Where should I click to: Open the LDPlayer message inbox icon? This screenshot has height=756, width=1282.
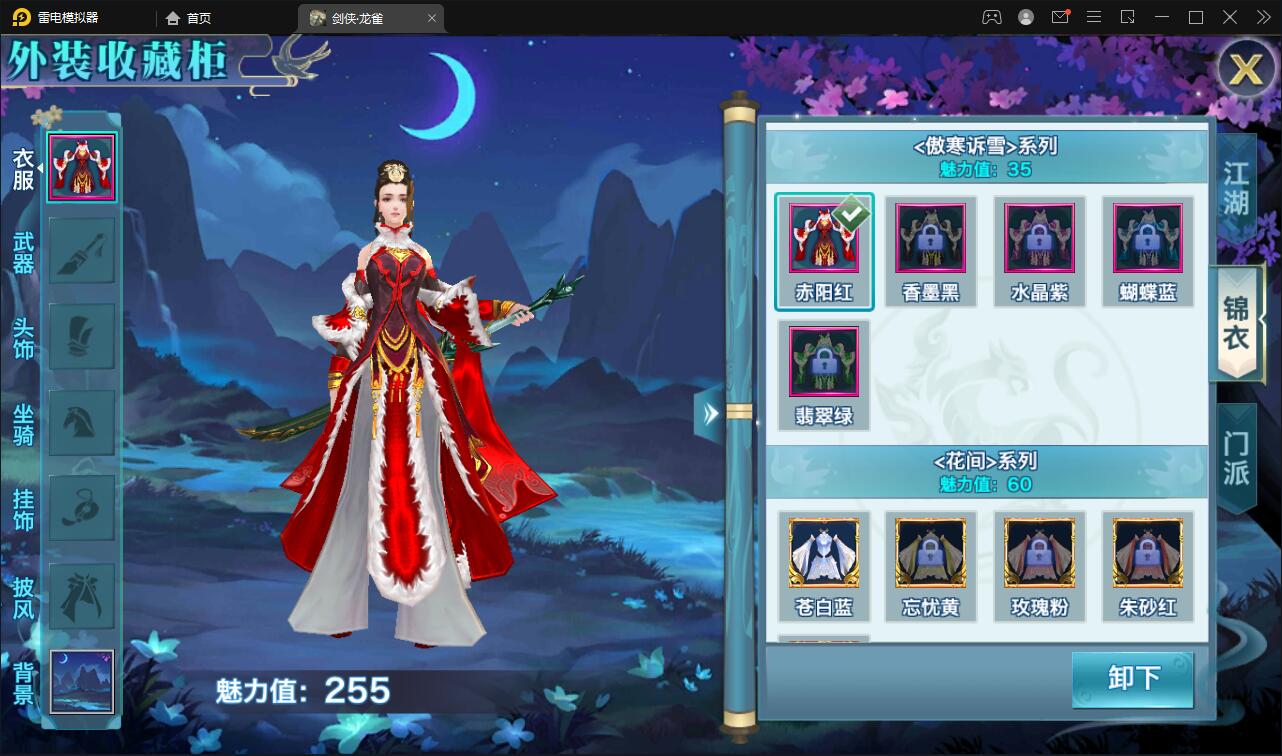coord(1061,17)
